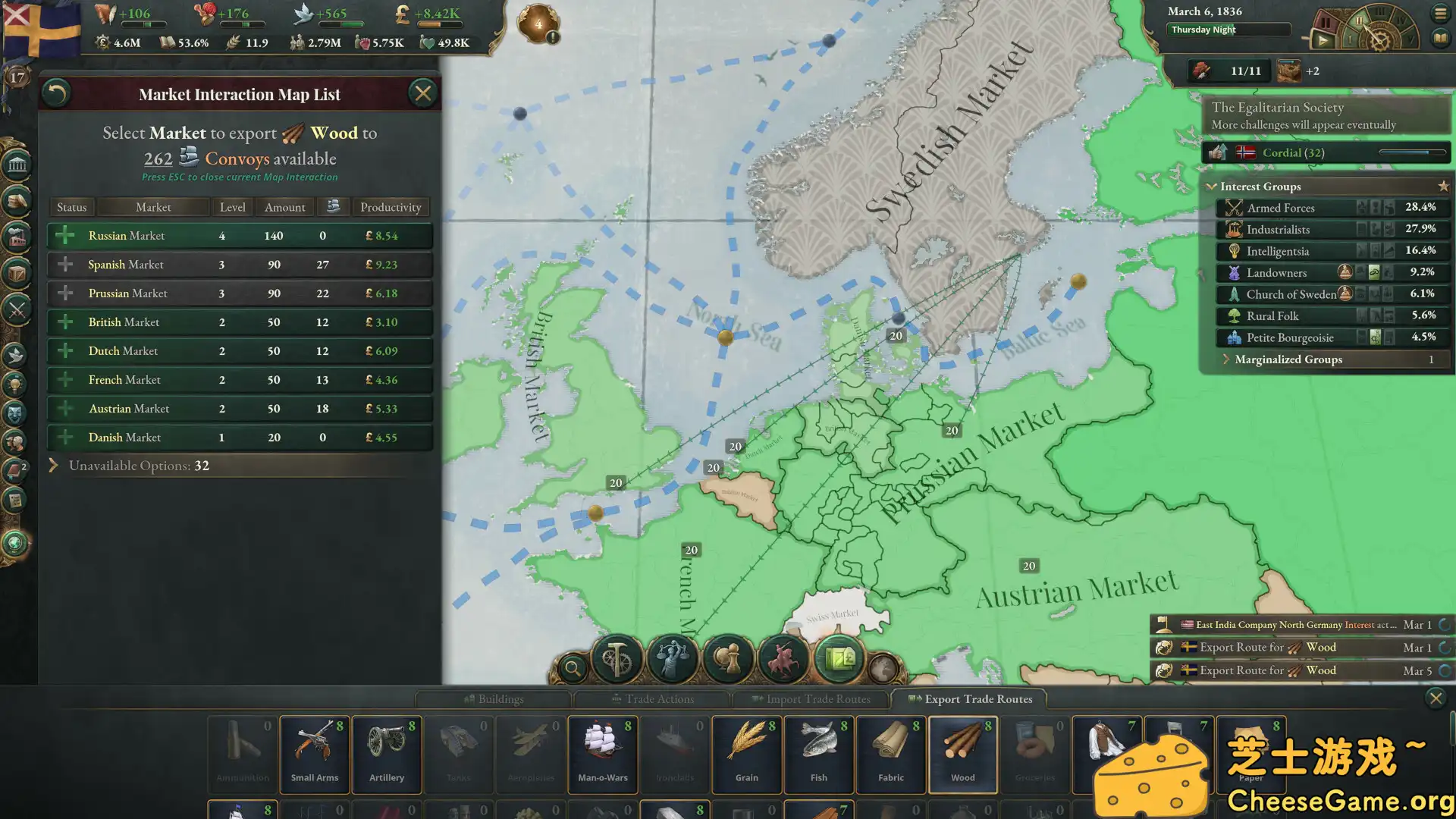Open Technology via the lightbulb icon
Image resolution: width=1456 pixels, height=819 pixels.
click(x=17, y=384)
